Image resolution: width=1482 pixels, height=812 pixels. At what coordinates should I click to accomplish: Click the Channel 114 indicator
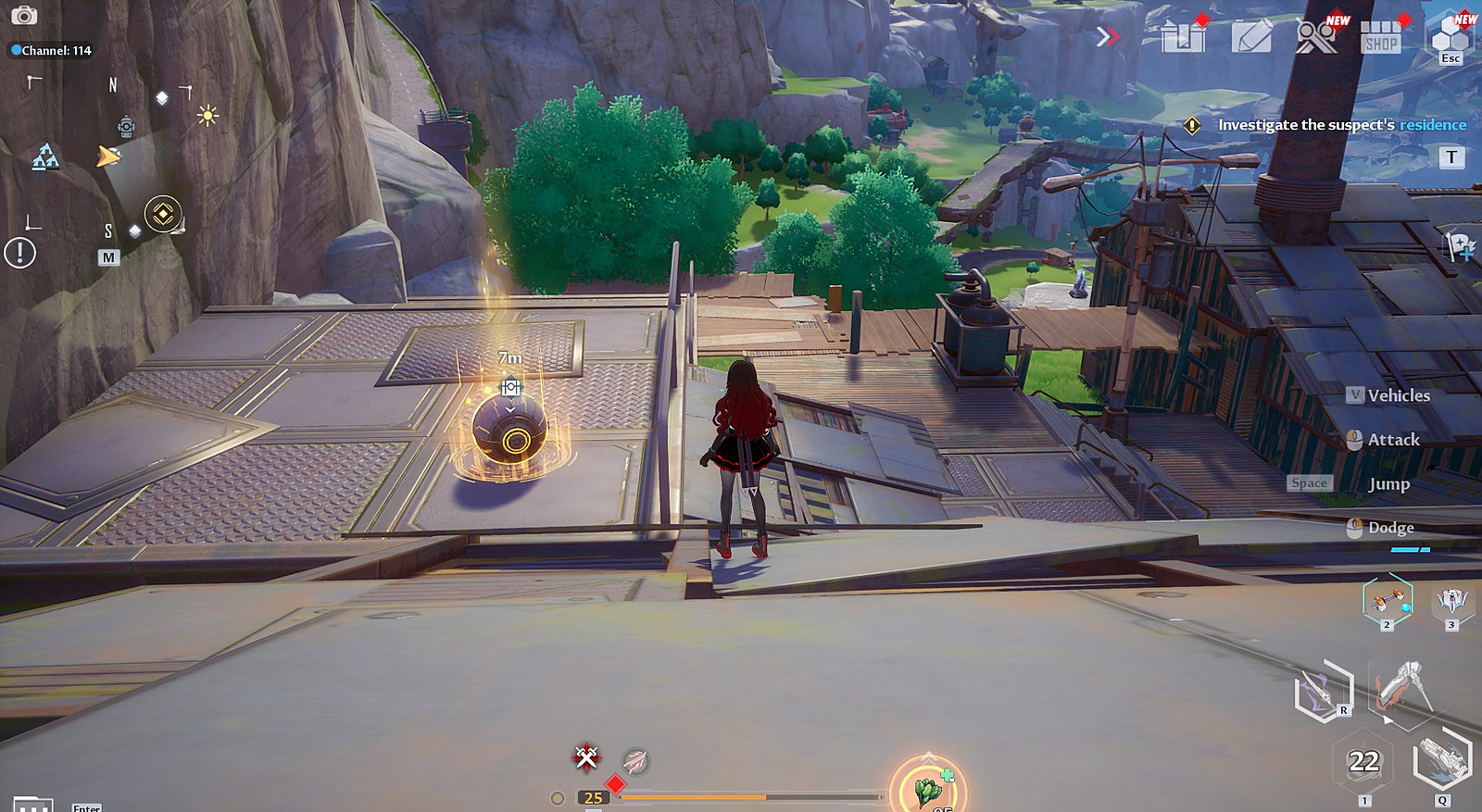click(x=51, y=51)
